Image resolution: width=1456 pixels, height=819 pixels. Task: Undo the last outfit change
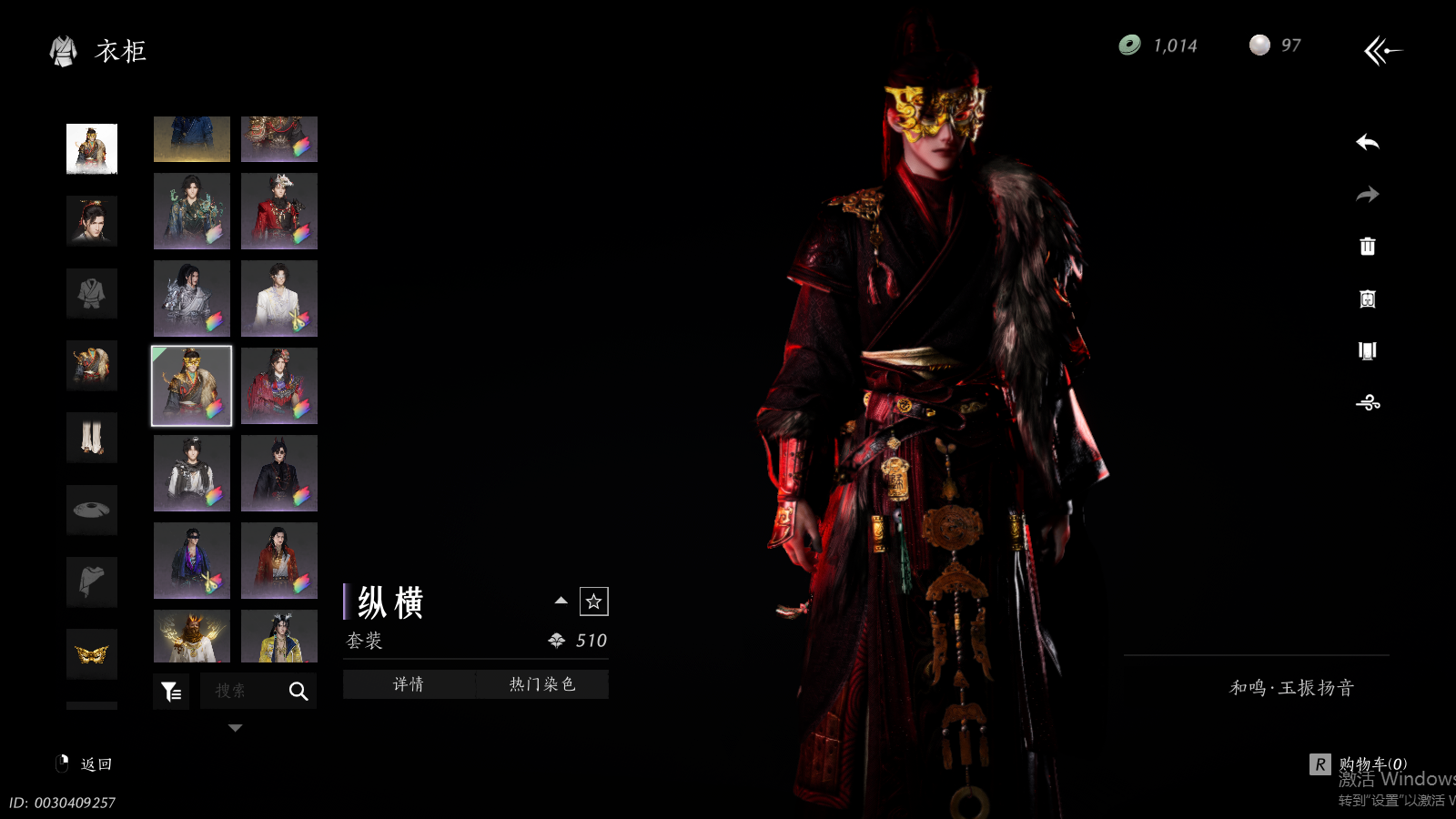(1367, 143)
